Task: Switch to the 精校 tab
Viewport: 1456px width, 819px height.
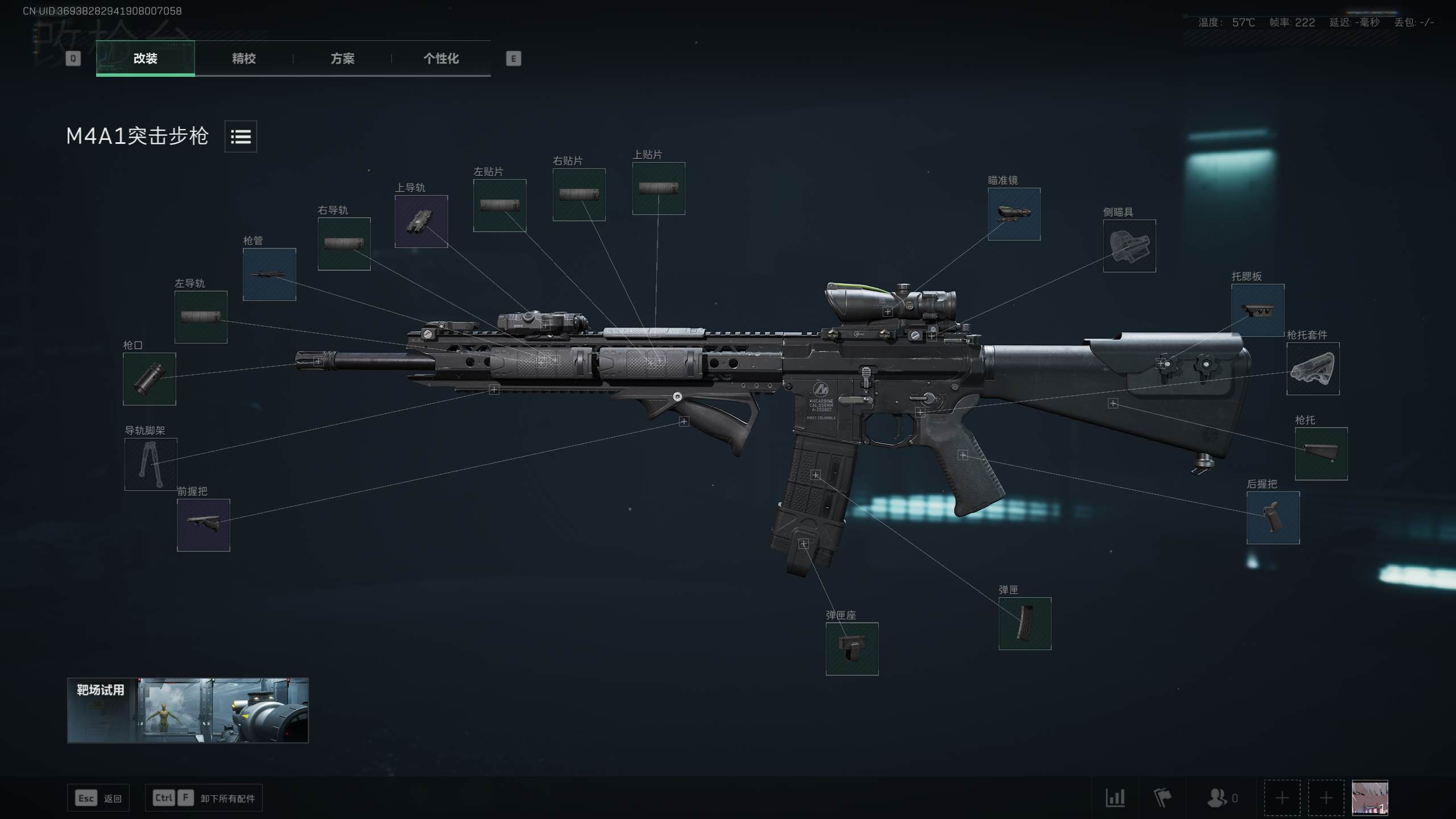Action: coord(243,59)
